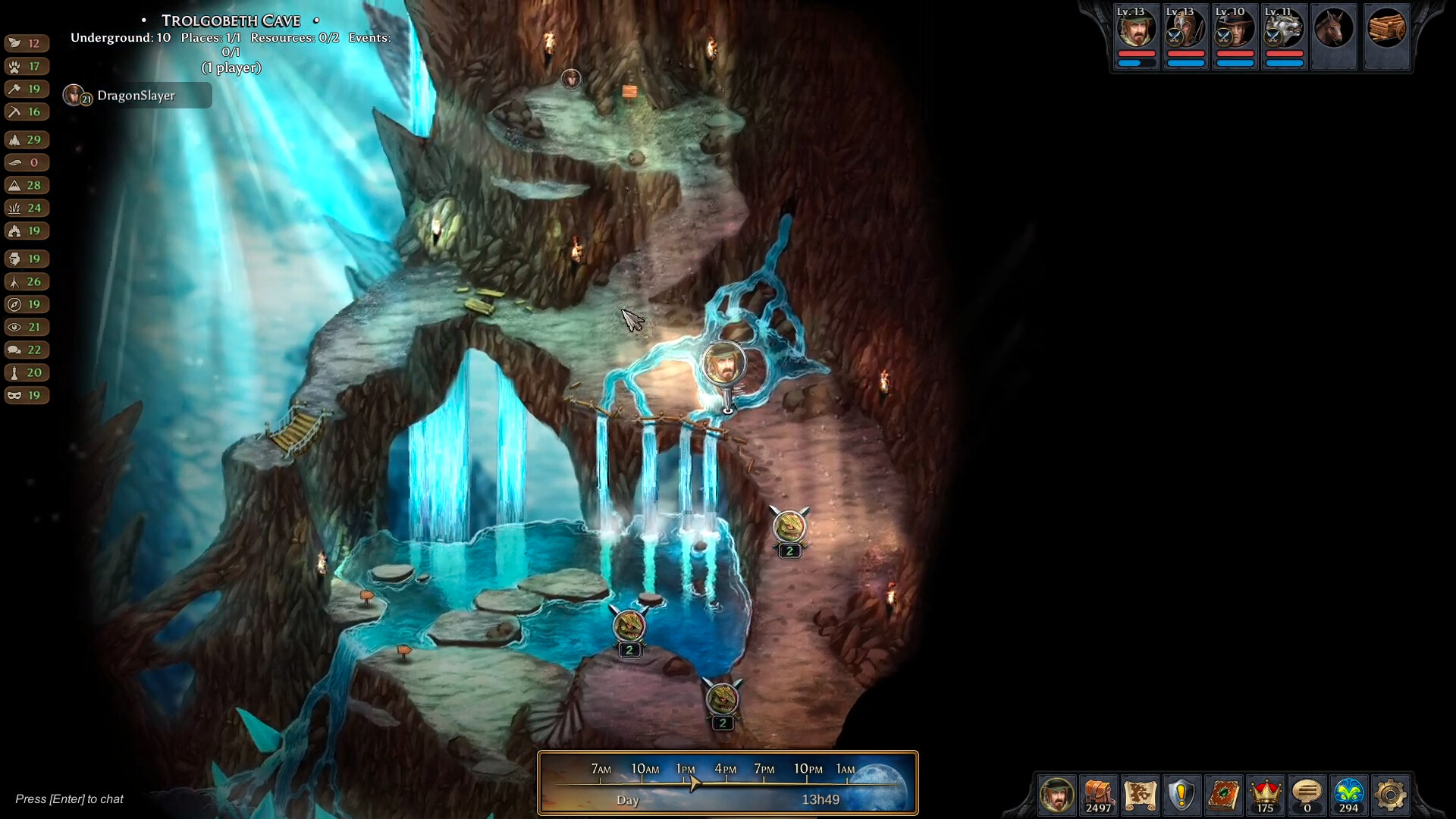
Task: Click the blue emblem icon showing 294
Action: 1349,795
